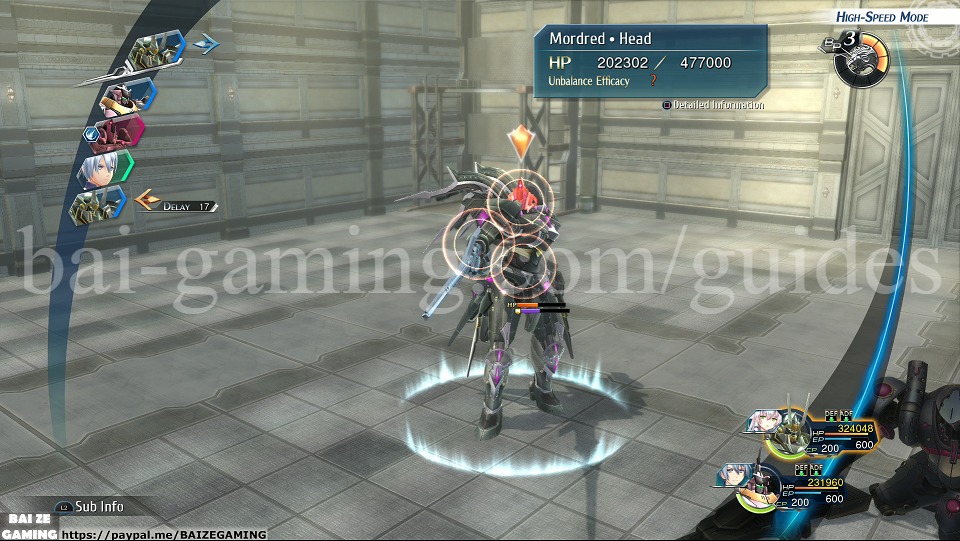
Task: Click the blue-haired pilot portrait
Action: [735, 477]
